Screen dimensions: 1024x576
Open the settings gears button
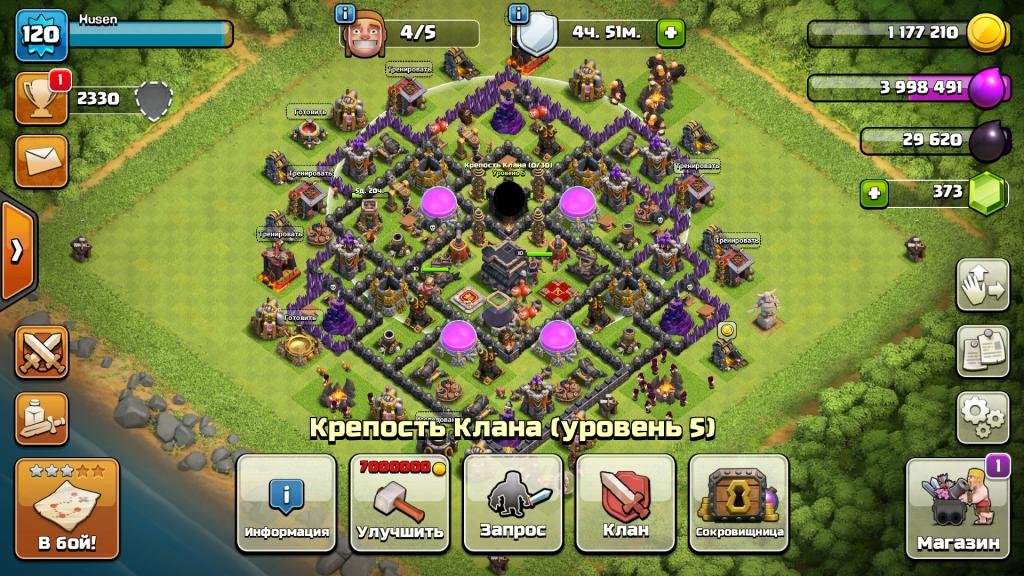[x=982, y=417]
